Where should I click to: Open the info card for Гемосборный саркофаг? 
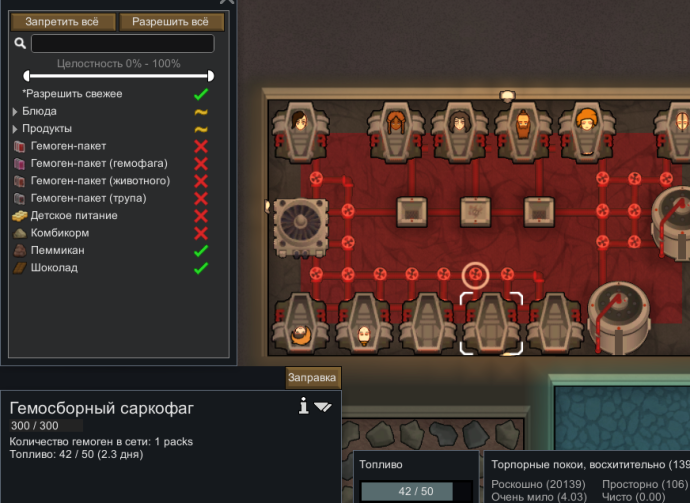pos(303,406)
